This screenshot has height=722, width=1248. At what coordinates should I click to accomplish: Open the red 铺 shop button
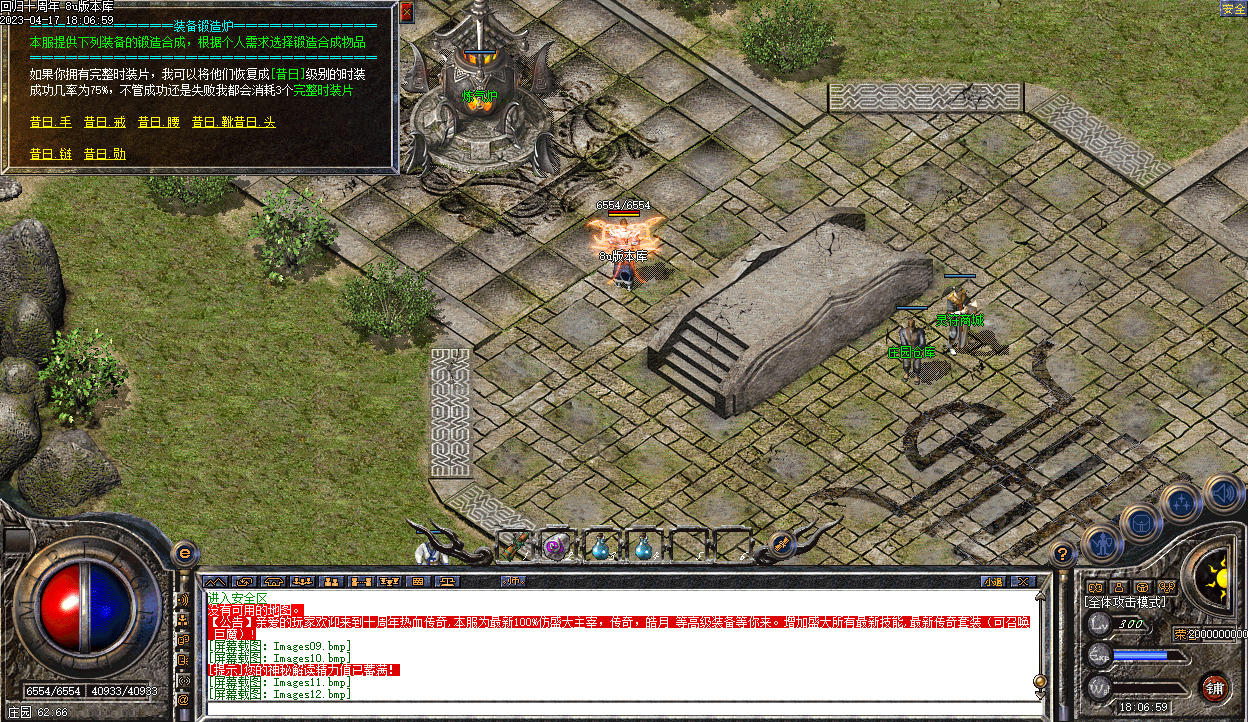click(1214, 686)
